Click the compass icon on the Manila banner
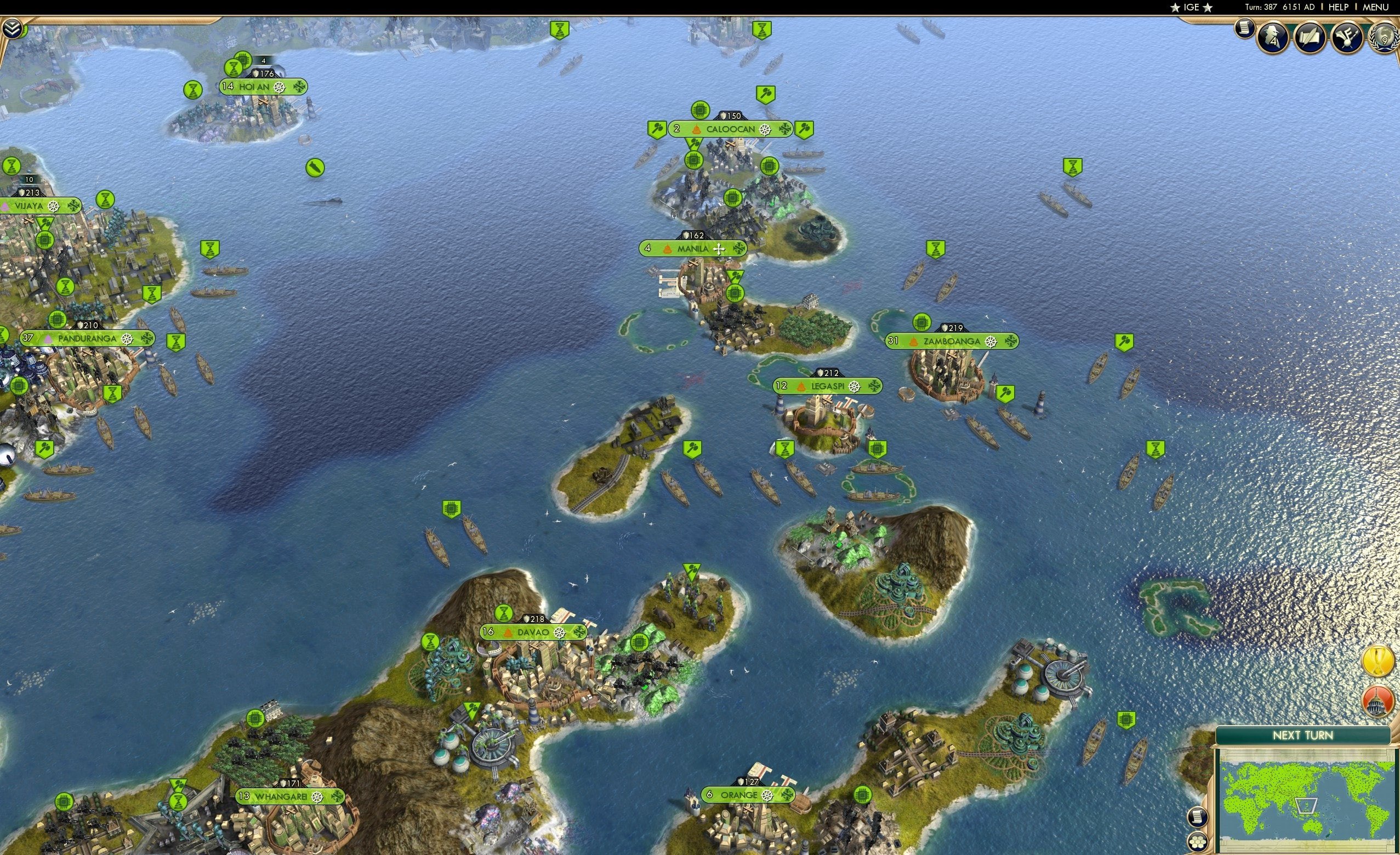The width and height of the screenshot is (1400, 855). tap(721, 248)
